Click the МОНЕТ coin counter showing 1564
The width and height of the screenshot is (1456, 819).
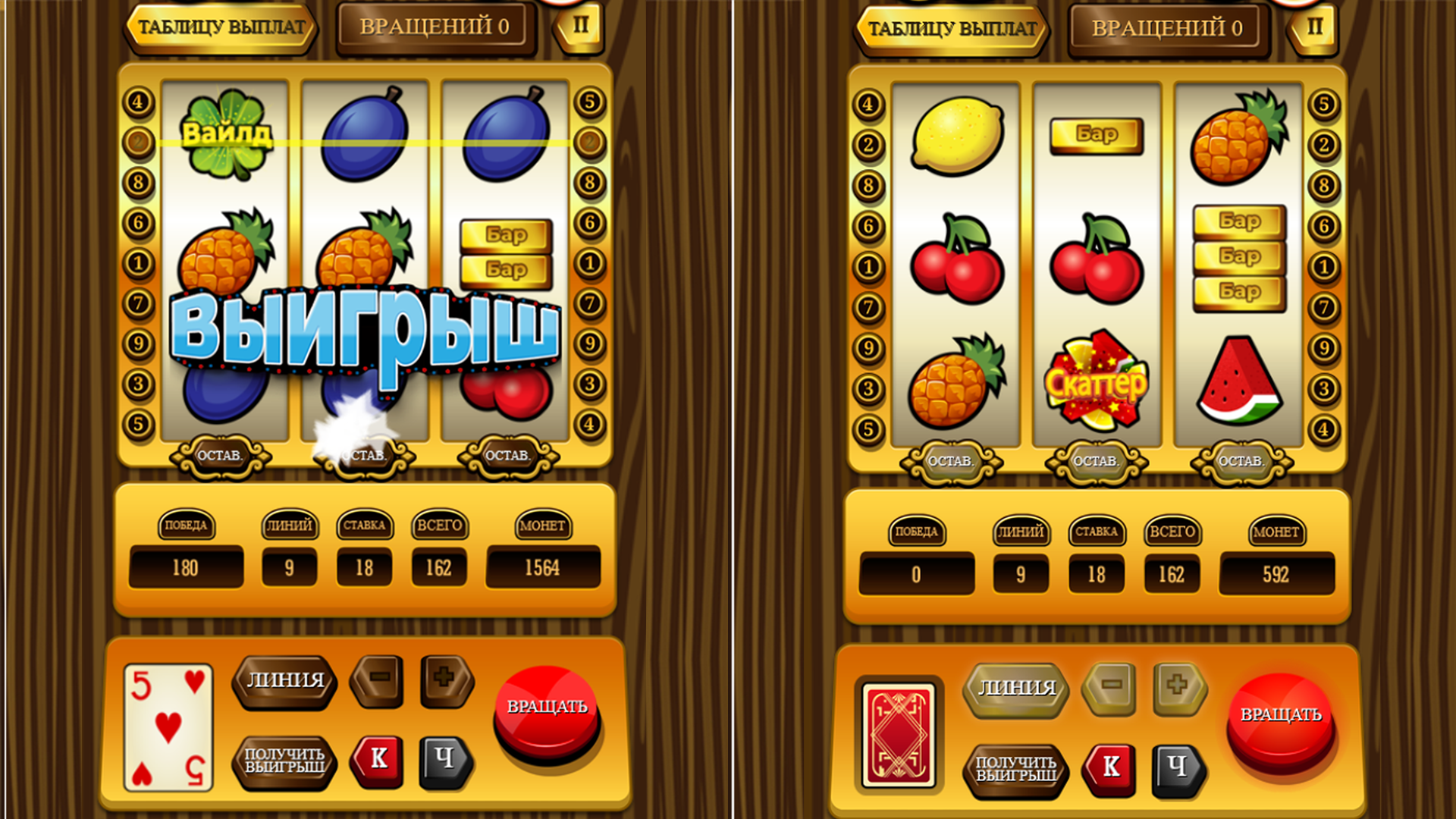544,567
